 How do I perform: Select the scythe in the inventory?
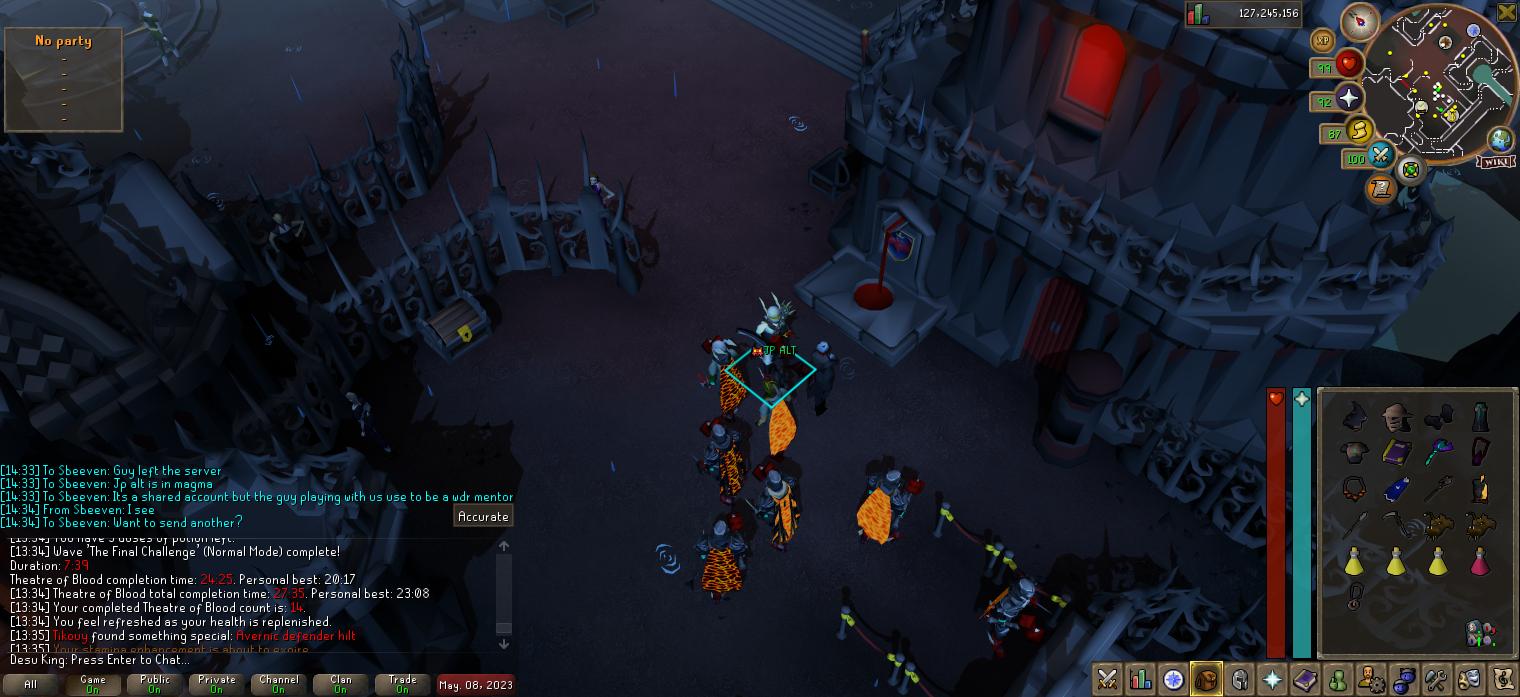1396,524
